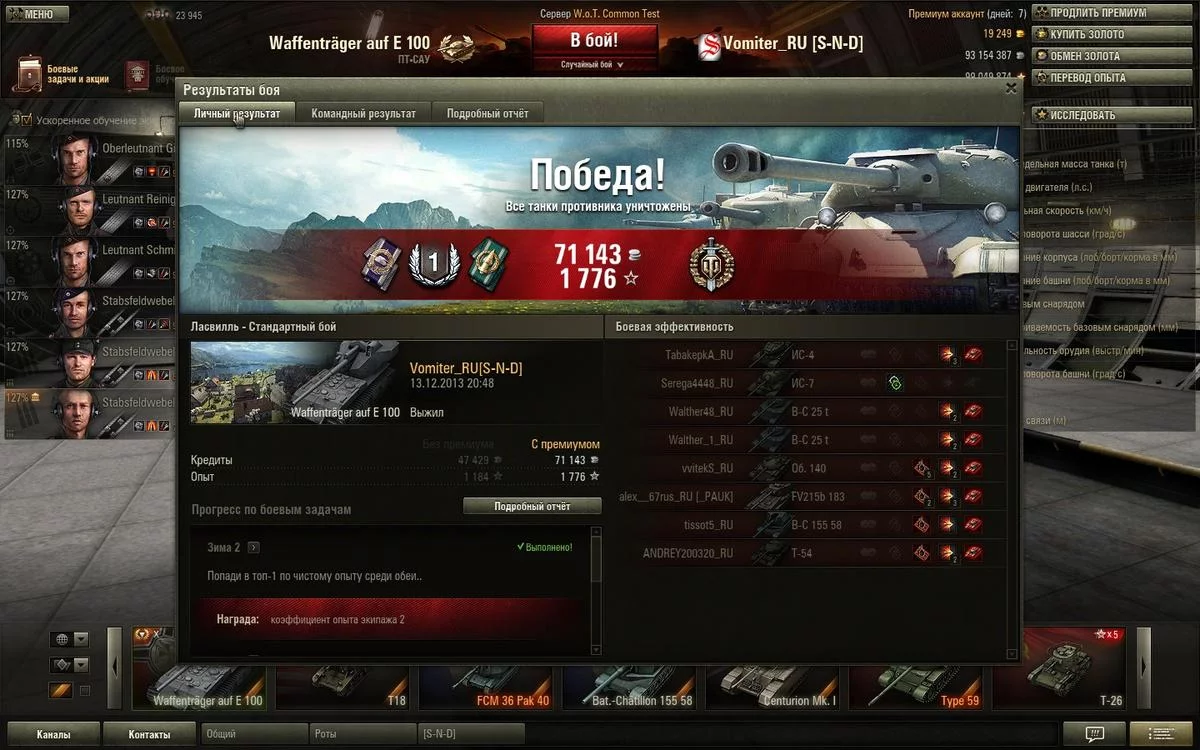Select the Личный результат tab
Viewport: 1200px width, 750px height.
tap(237, 113)
